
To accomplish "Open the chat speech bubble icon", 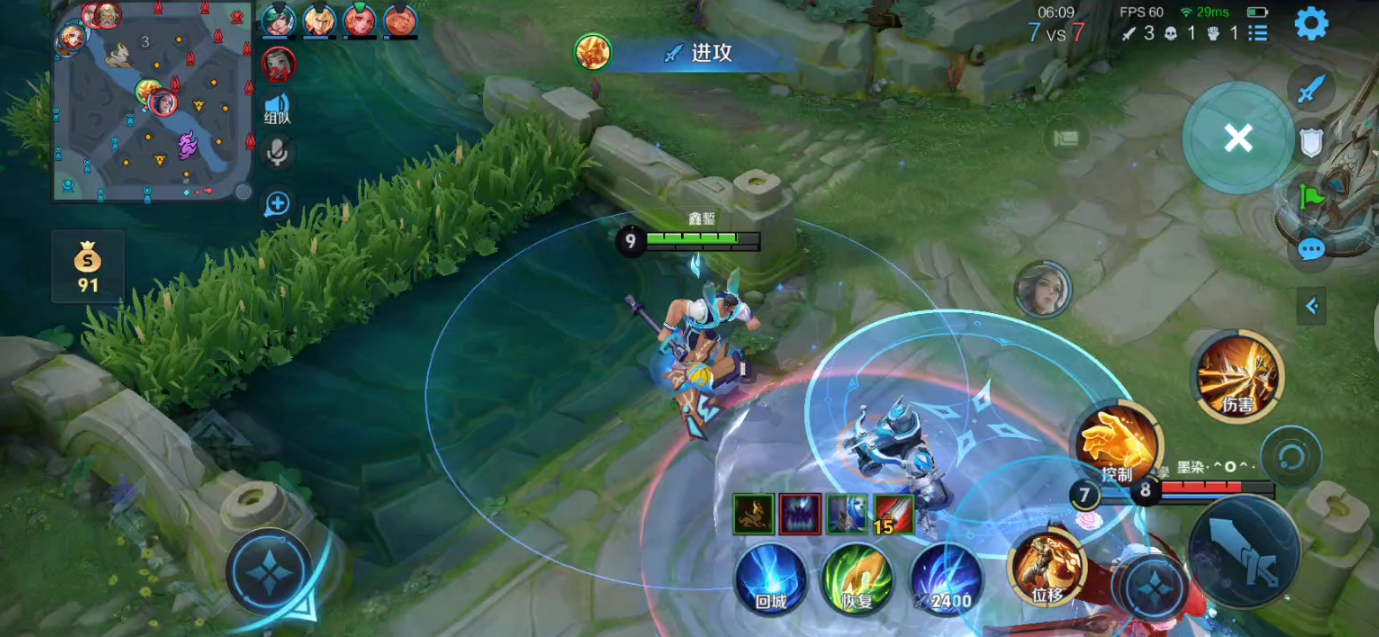I will 1311,249.
